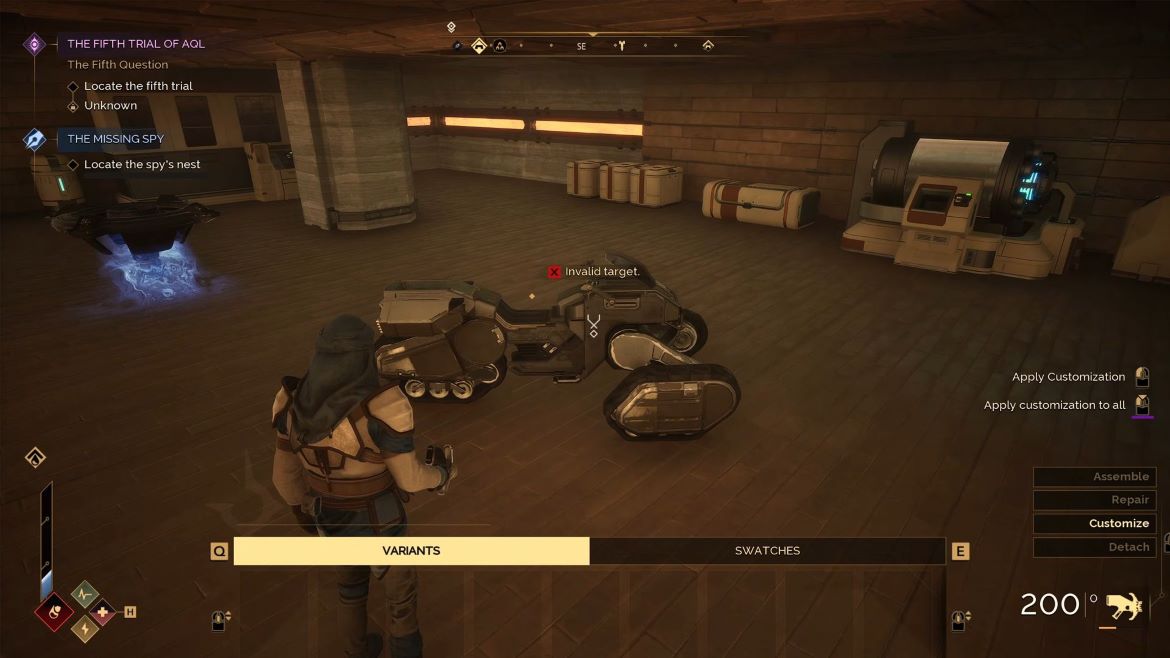The width and height of the screenshot is (1170, 658).
Task: Choose the Detach mode option
Action: pyautogui.click(x=1094, y=547)
